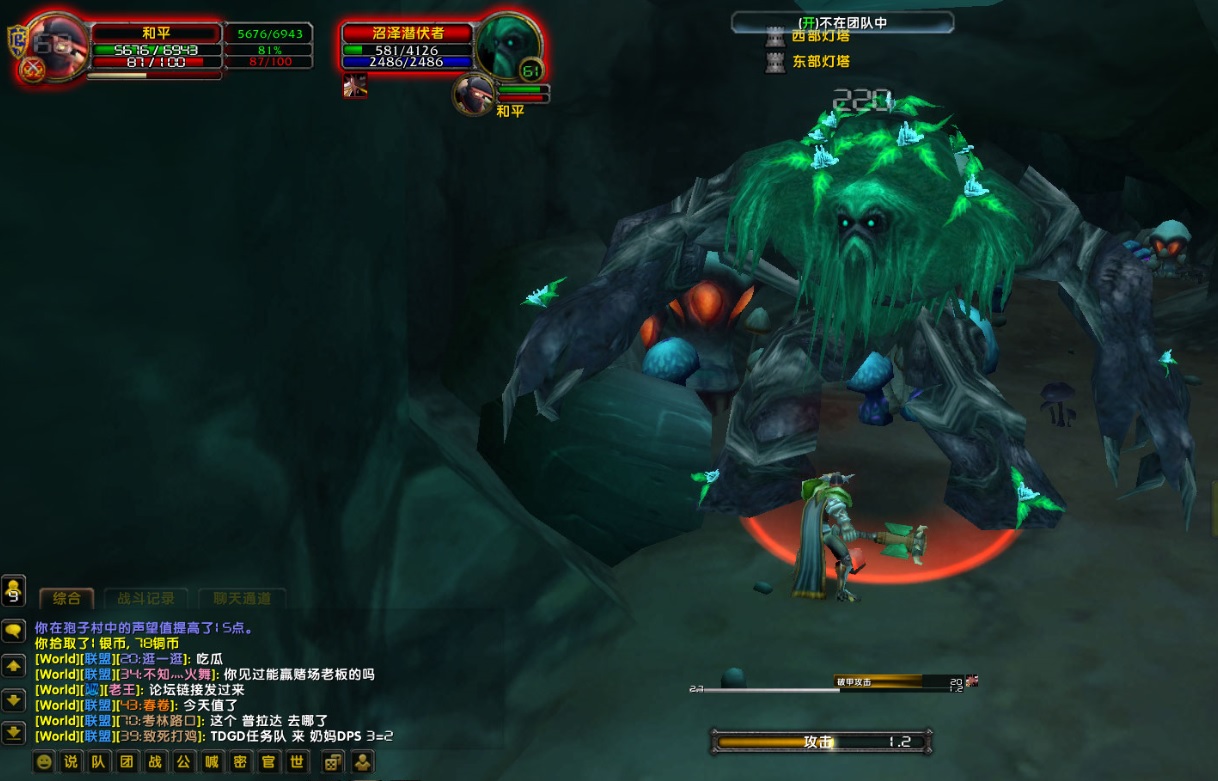1218x781 pixels.
Task: Choose the 团 (raid) channel button
Action: click(x=127, y=762)
